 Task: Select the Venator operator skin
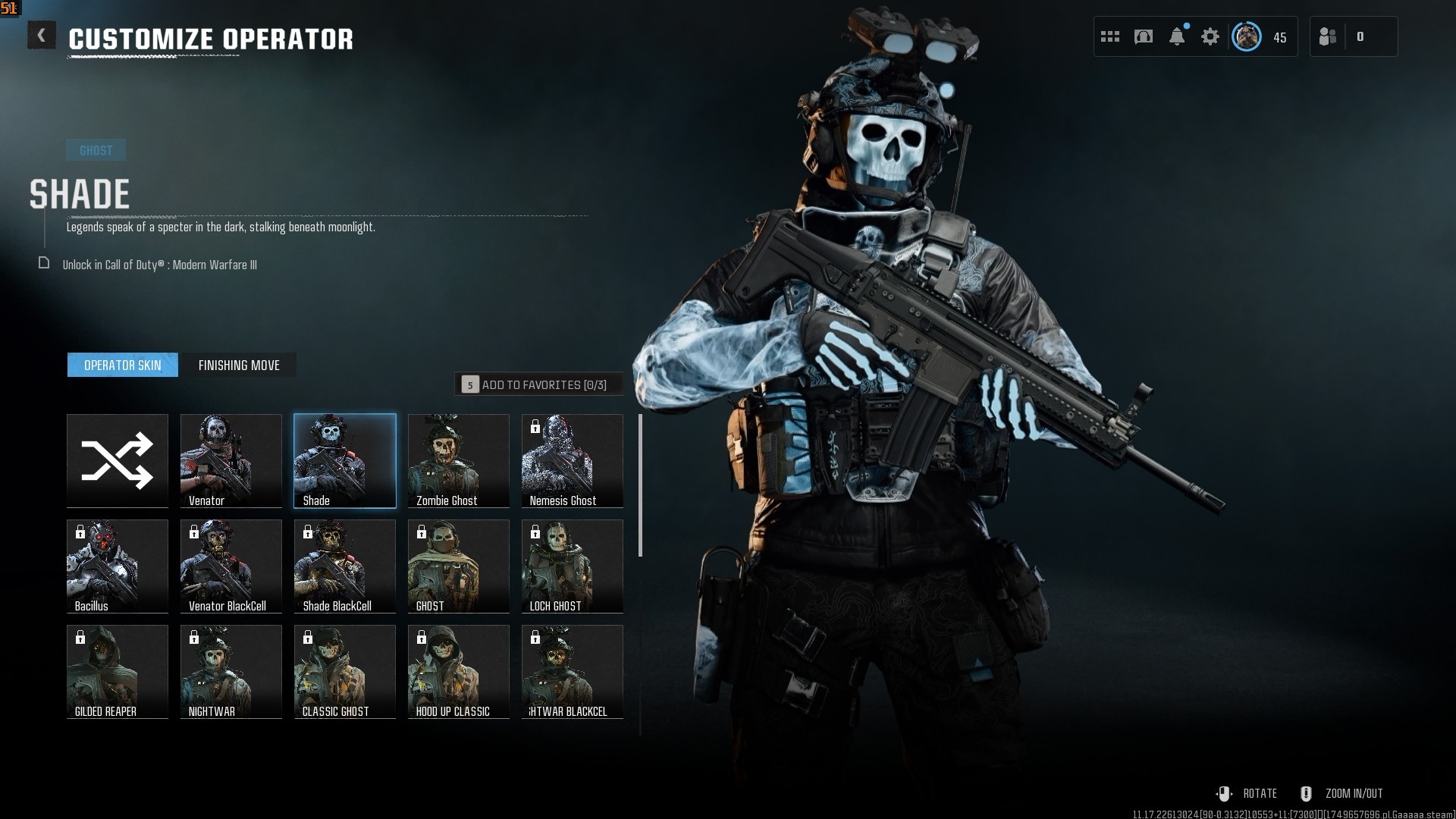pyautogui.click(x=231, y=460)
